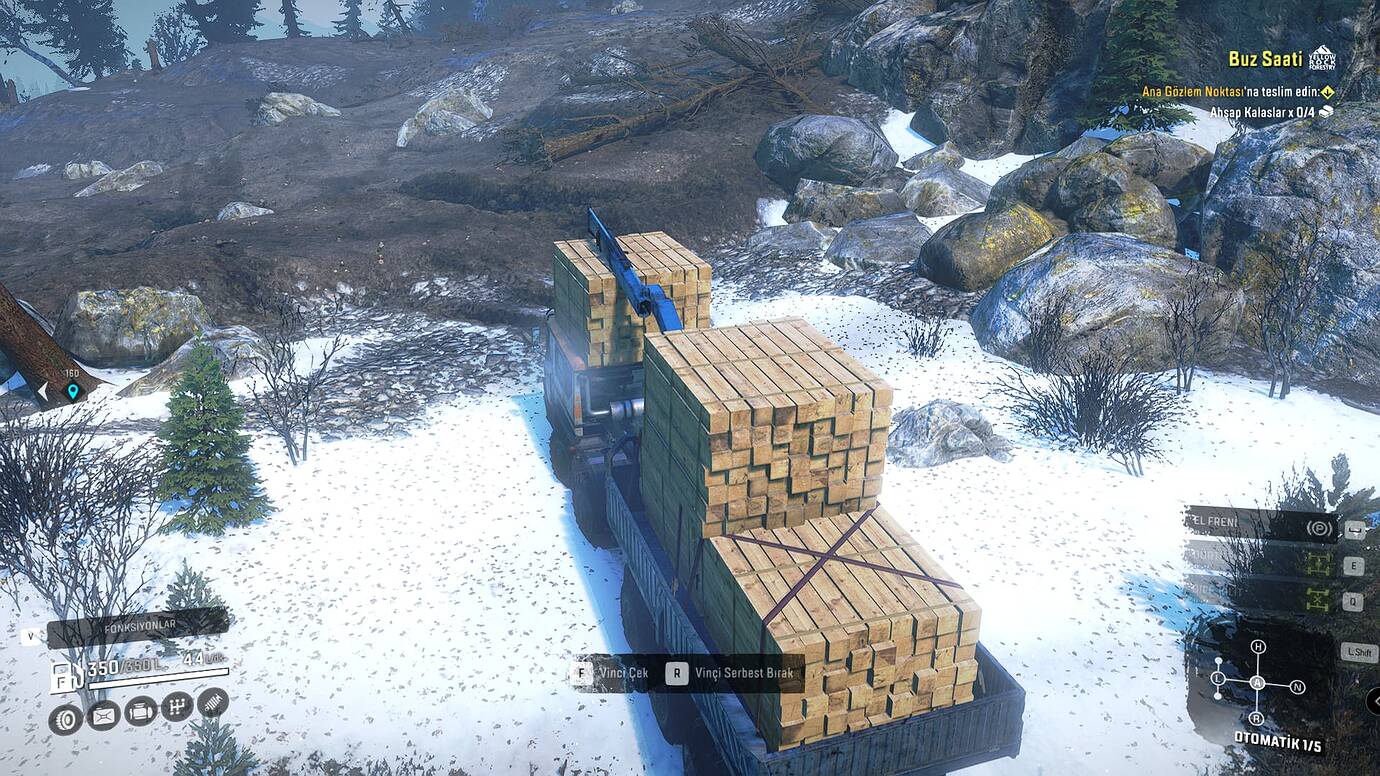
Task: Click the Yellow Rock Forestry logo
Action: tap(1321, 58)
